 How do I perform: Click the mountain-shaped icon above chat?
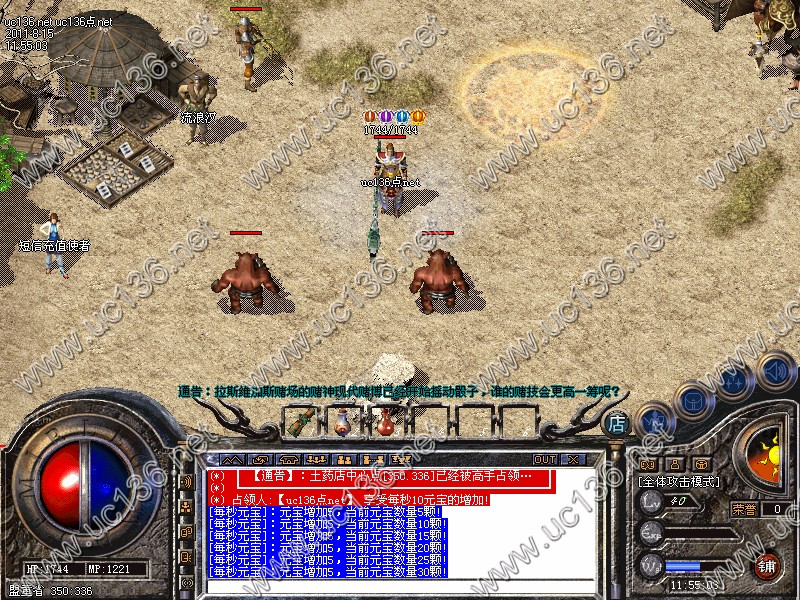tap(232, 459)
